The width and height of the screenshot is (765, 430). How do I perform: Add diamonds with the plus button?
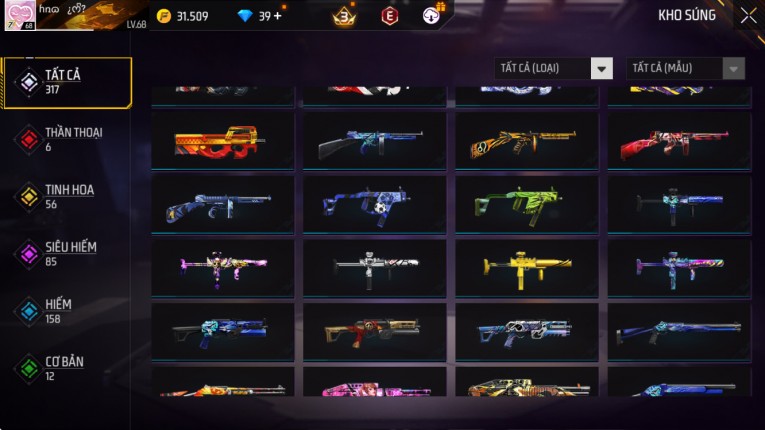point(277,16)
